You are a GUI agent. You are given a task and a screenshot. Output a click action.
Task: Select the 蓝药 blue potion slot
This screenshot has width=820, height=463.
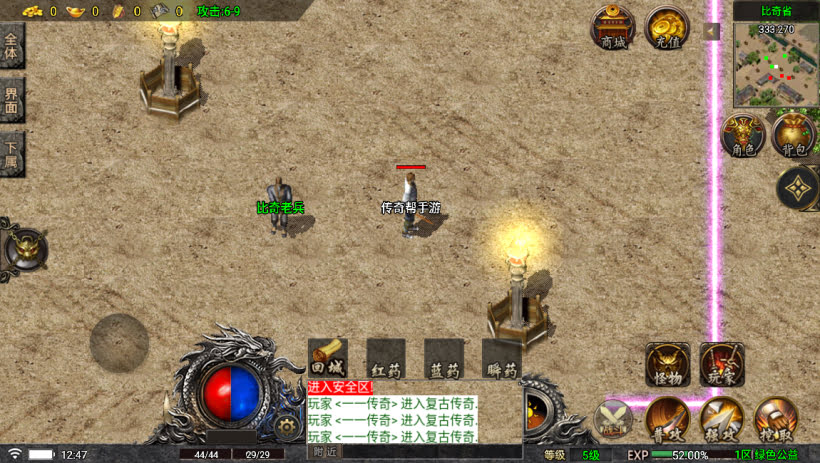pyautogui.click(x=443, y=358)
